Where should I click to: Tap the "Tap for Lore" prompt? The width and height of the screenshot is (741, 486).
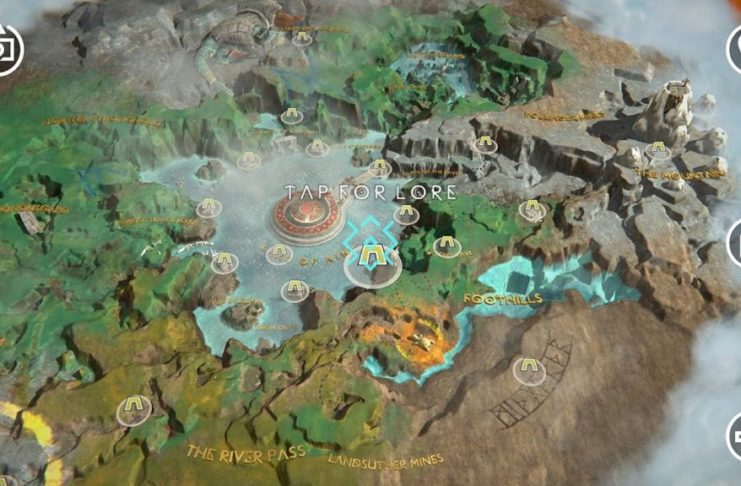(370, 191)
